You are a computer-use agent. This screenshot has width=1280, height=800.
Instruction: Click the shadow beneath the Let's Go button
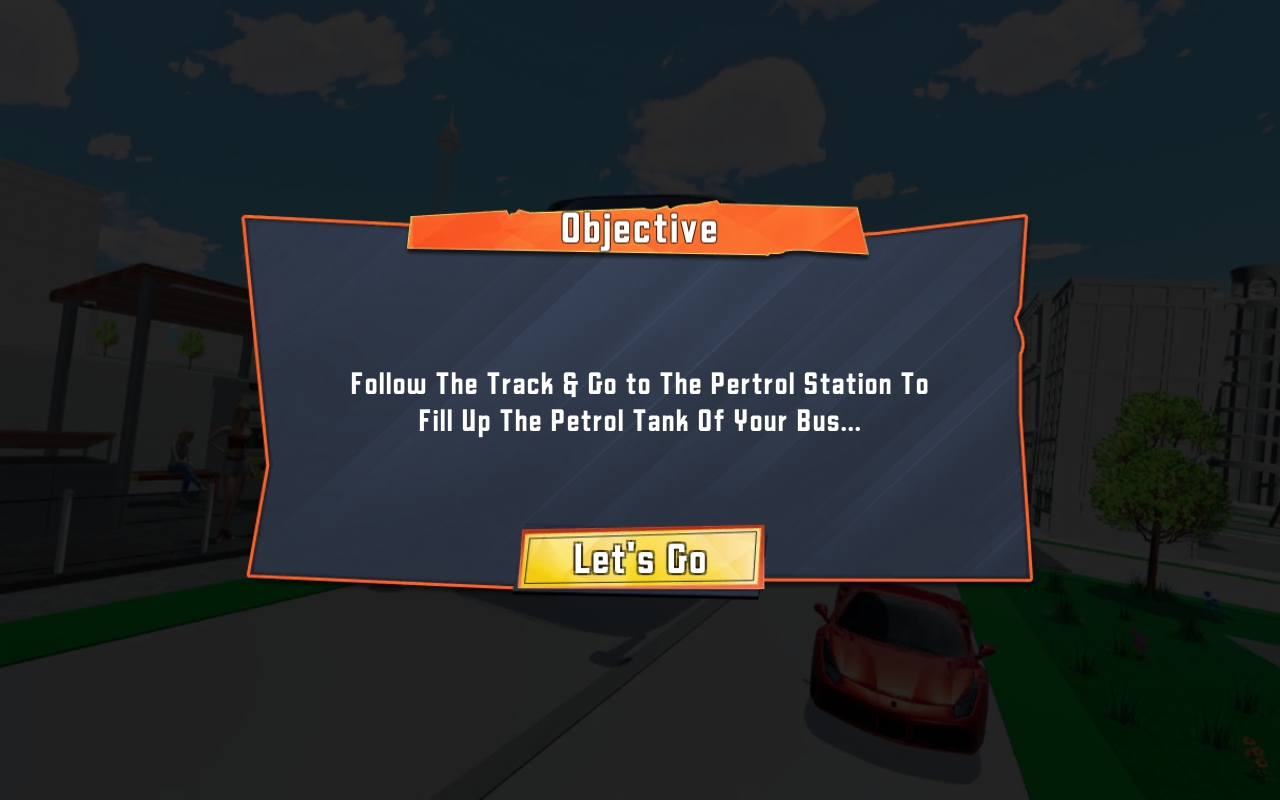pyautogui.click(x=640, y=592)
